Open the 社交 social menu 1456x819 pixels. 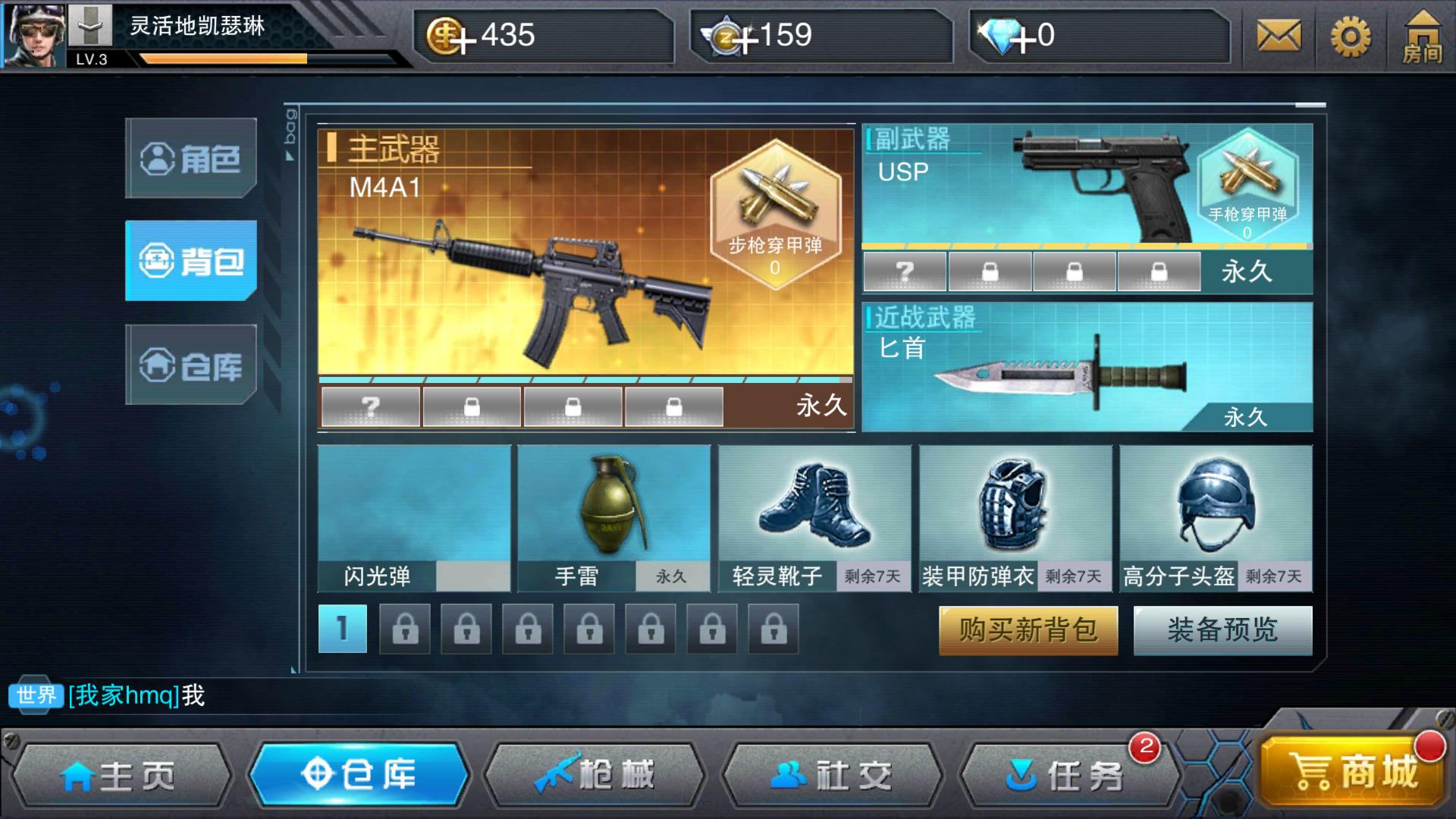pos(832,775)
